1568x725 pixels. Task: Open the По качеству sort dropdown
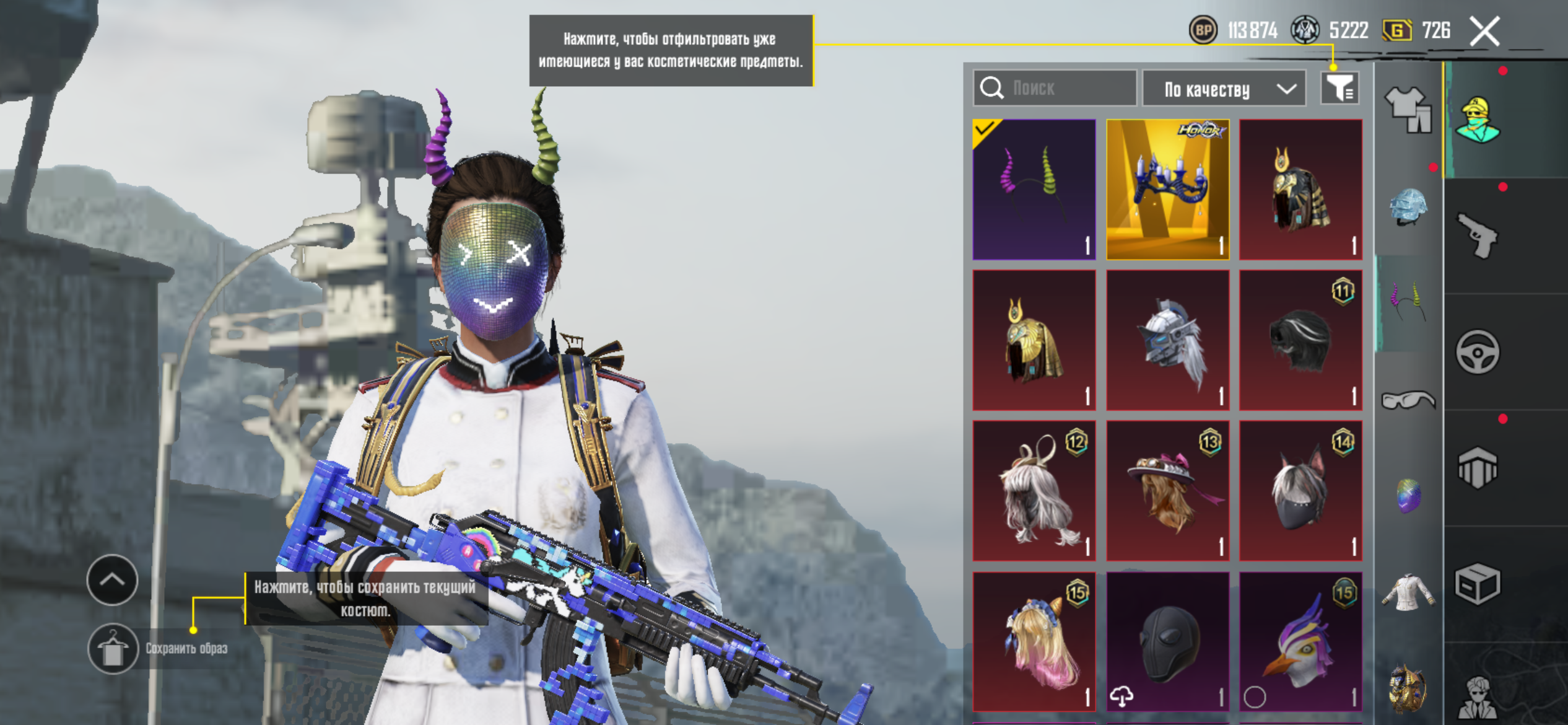(1224, 89)
